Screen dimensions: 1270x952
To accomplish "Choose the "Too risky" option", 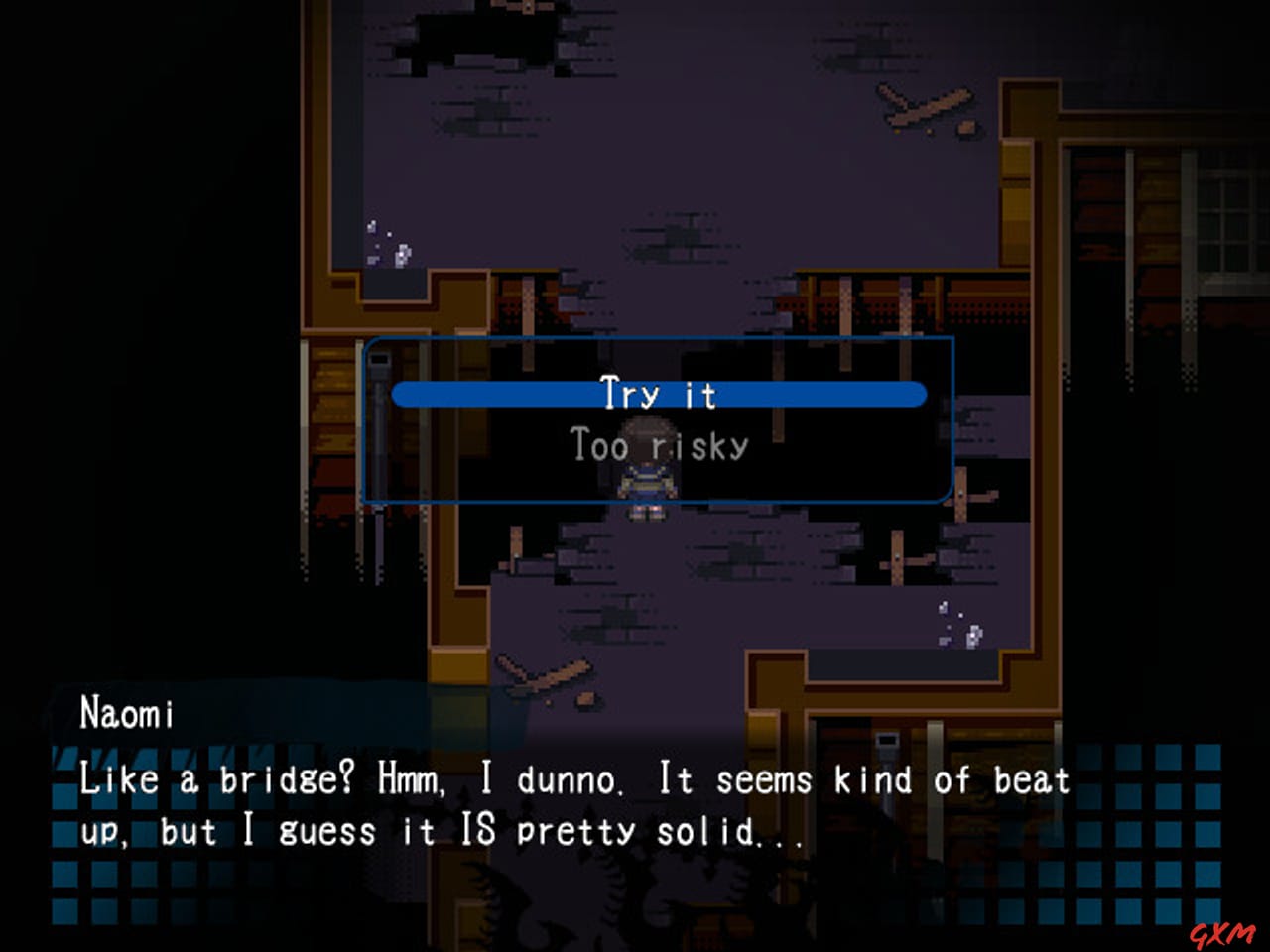I will click(x=658, y=444).
